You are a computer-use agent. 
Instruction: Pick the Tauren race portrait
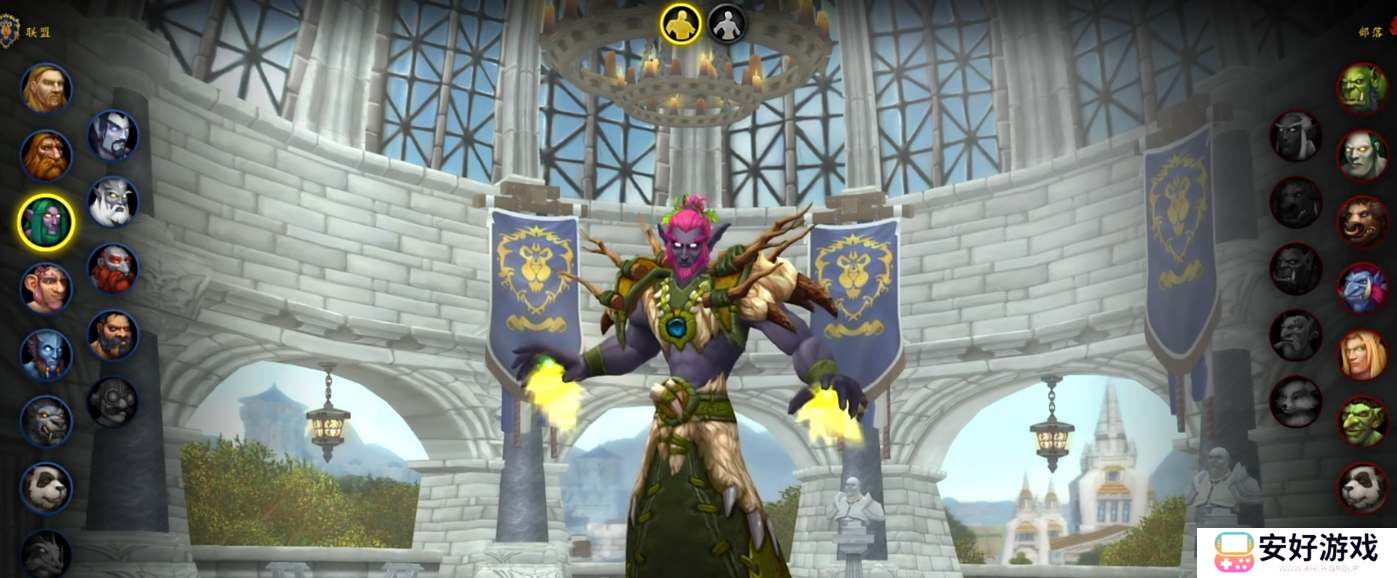click(x=1362, y=221)
